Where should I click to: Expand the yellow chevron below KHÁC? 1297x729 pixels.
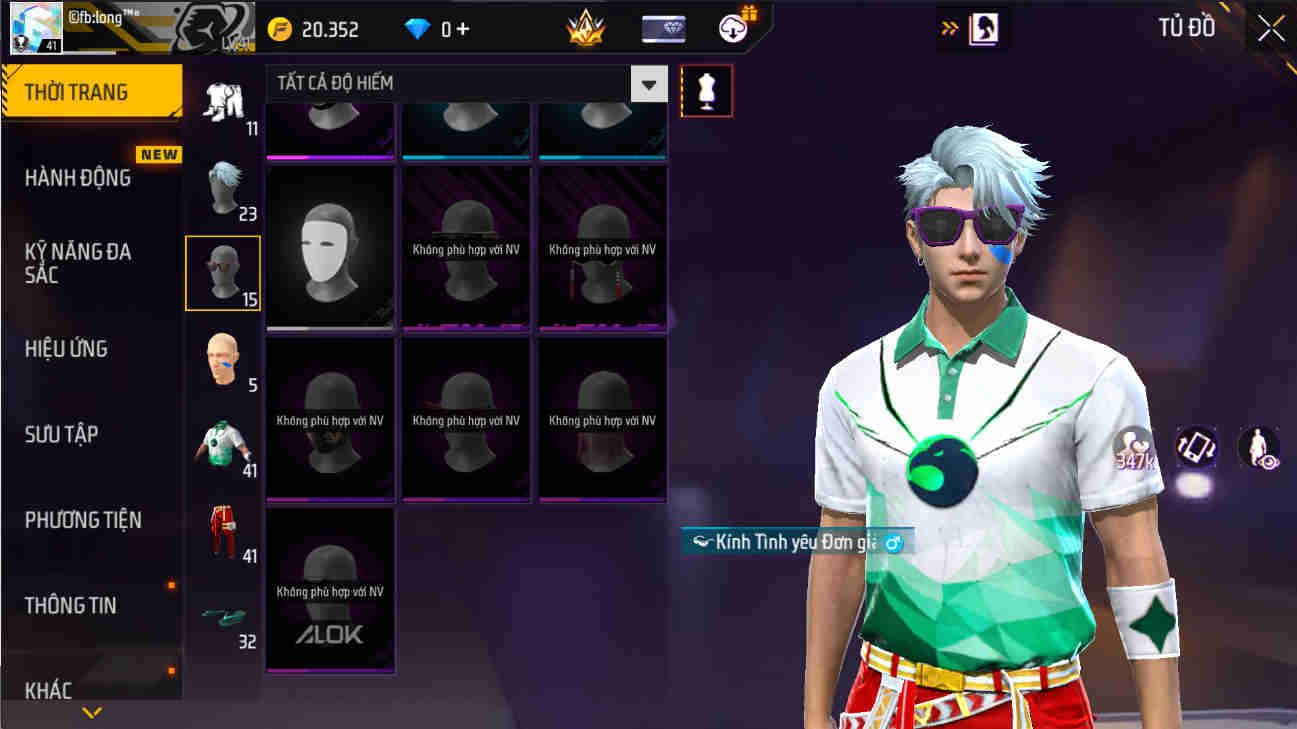click(94, 712)
